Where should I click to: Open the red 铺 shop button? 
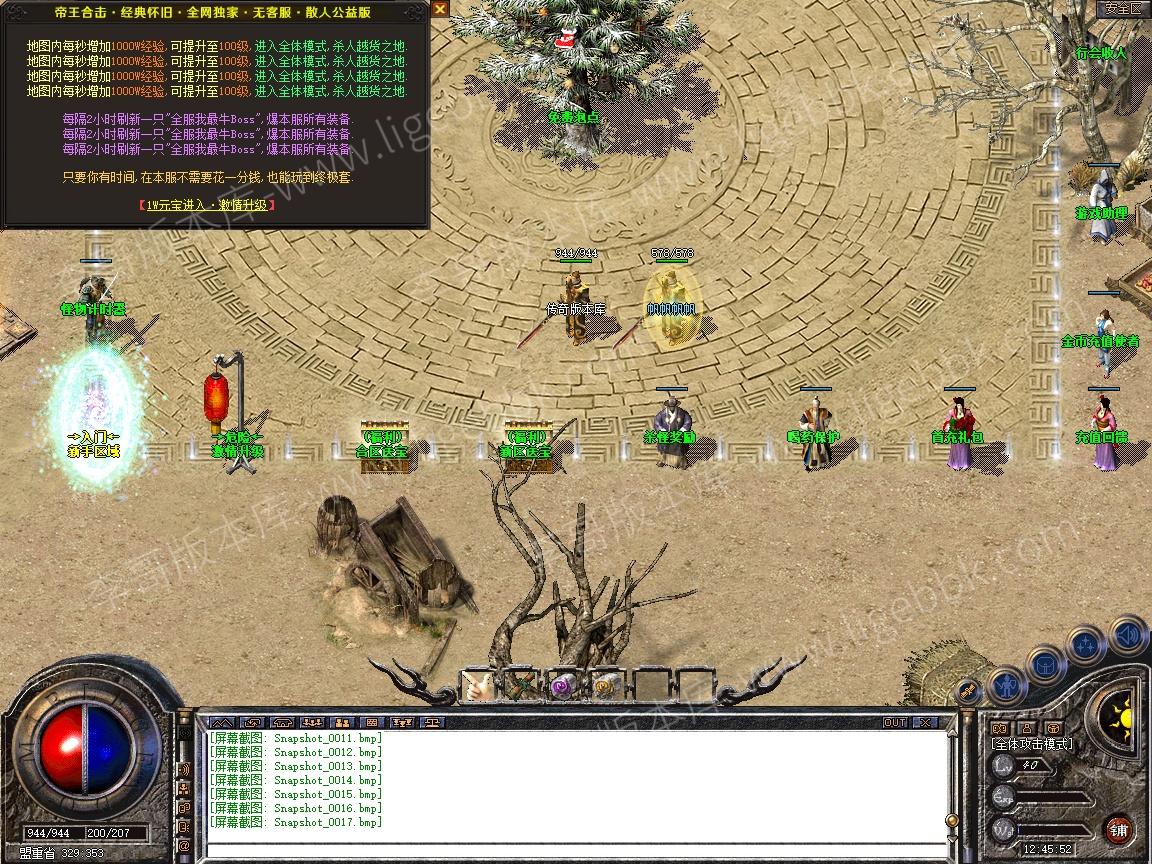(x=1118, y=829)
